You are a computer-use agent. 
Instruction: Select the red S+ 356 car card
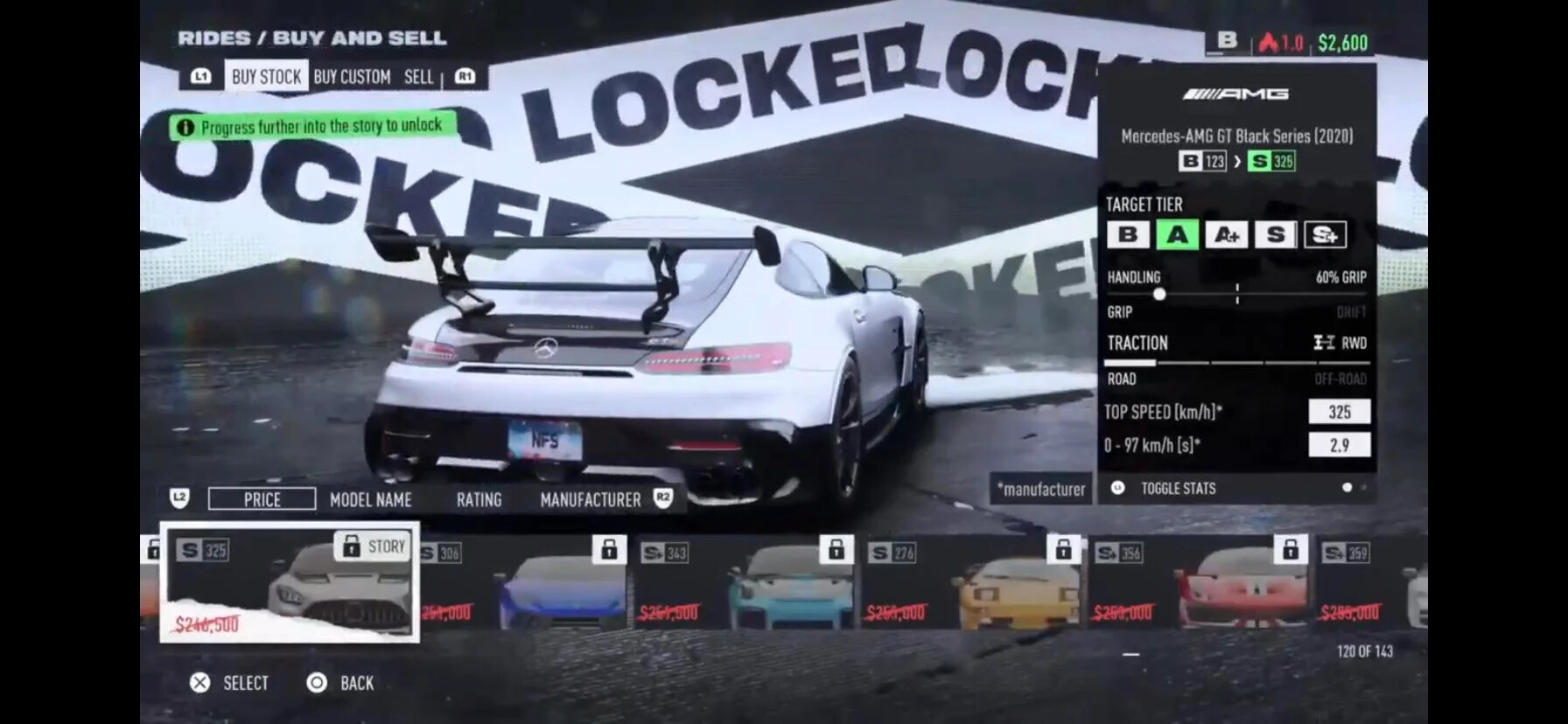pos(1199,582)
